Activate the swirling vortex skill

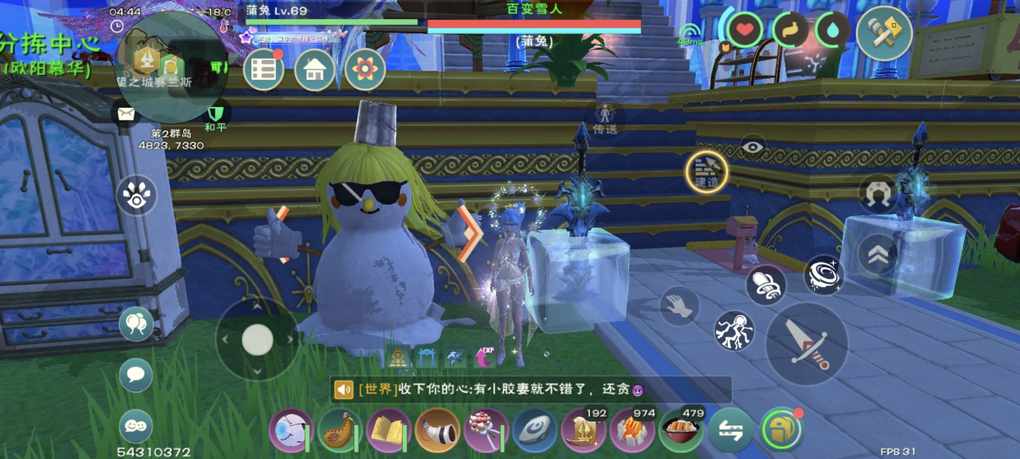coord(824,274)
